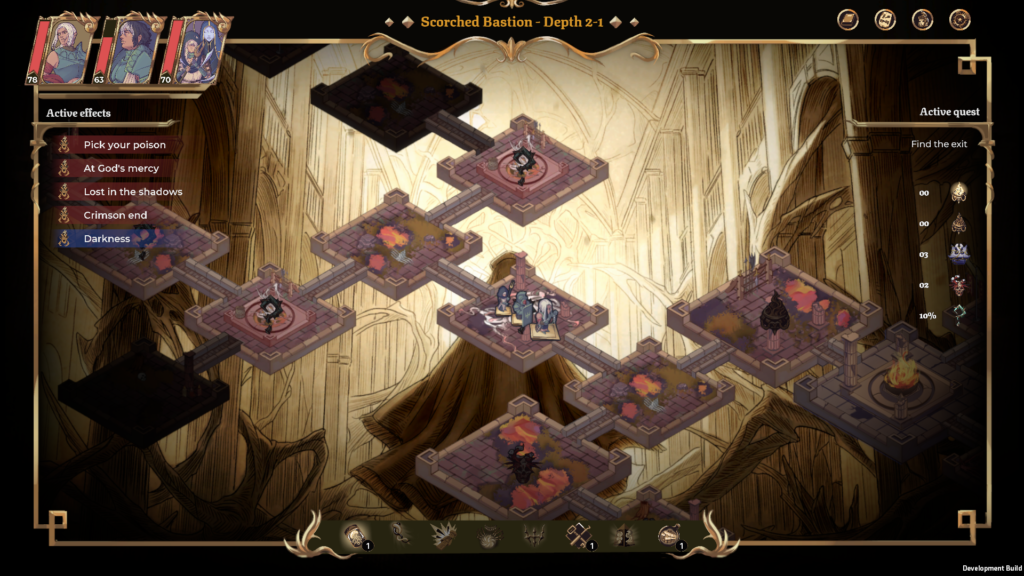This screenshot has height=576, width=1024.
Task: Select the crossed hammers item in the hotbar
Action: [579, 535]
